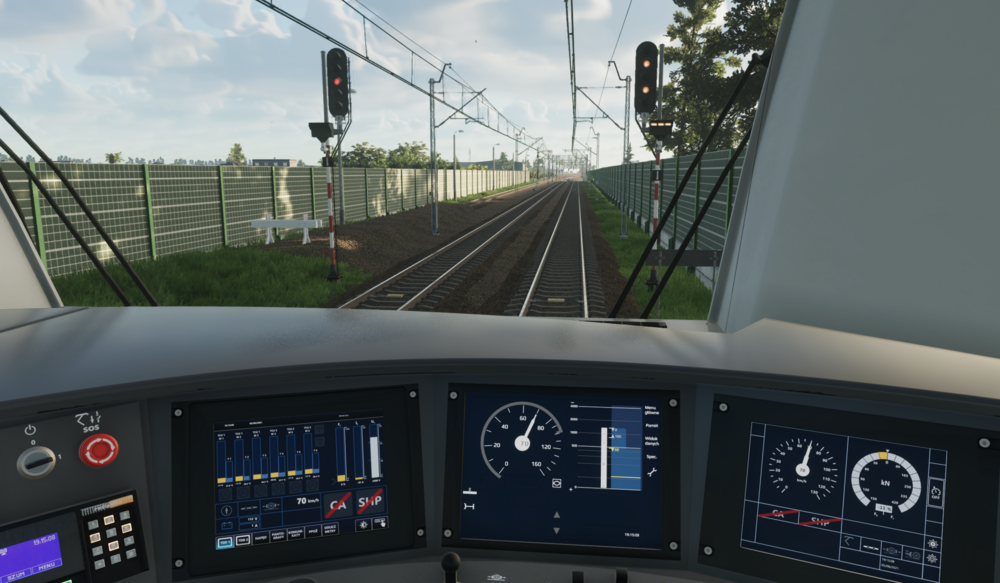This screenshot has width=1000, height=583.
Task: Click the up arrow on center display
Action: coord(557,516)
